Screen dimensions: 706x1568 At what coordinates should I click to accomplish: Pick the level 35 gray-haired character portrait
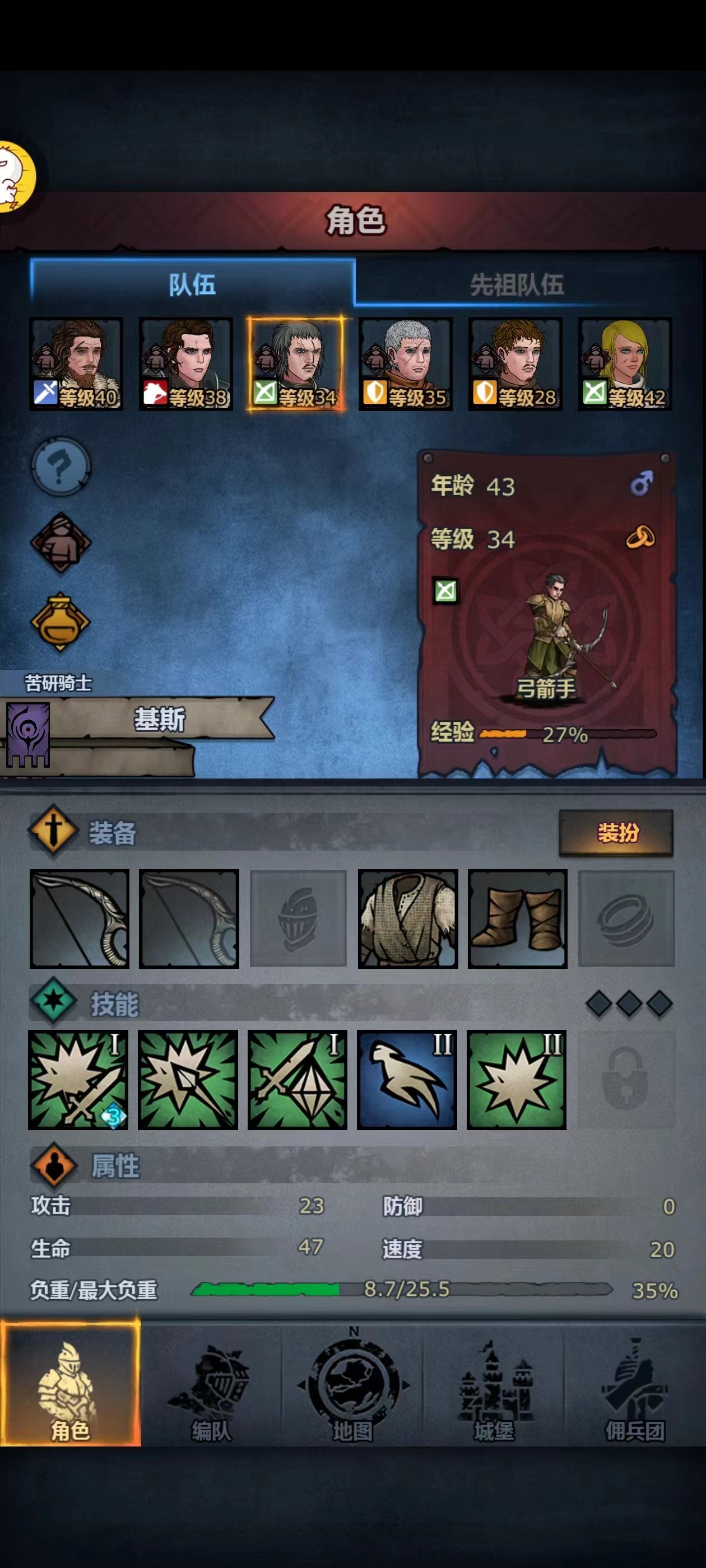(x=405, y=363)
